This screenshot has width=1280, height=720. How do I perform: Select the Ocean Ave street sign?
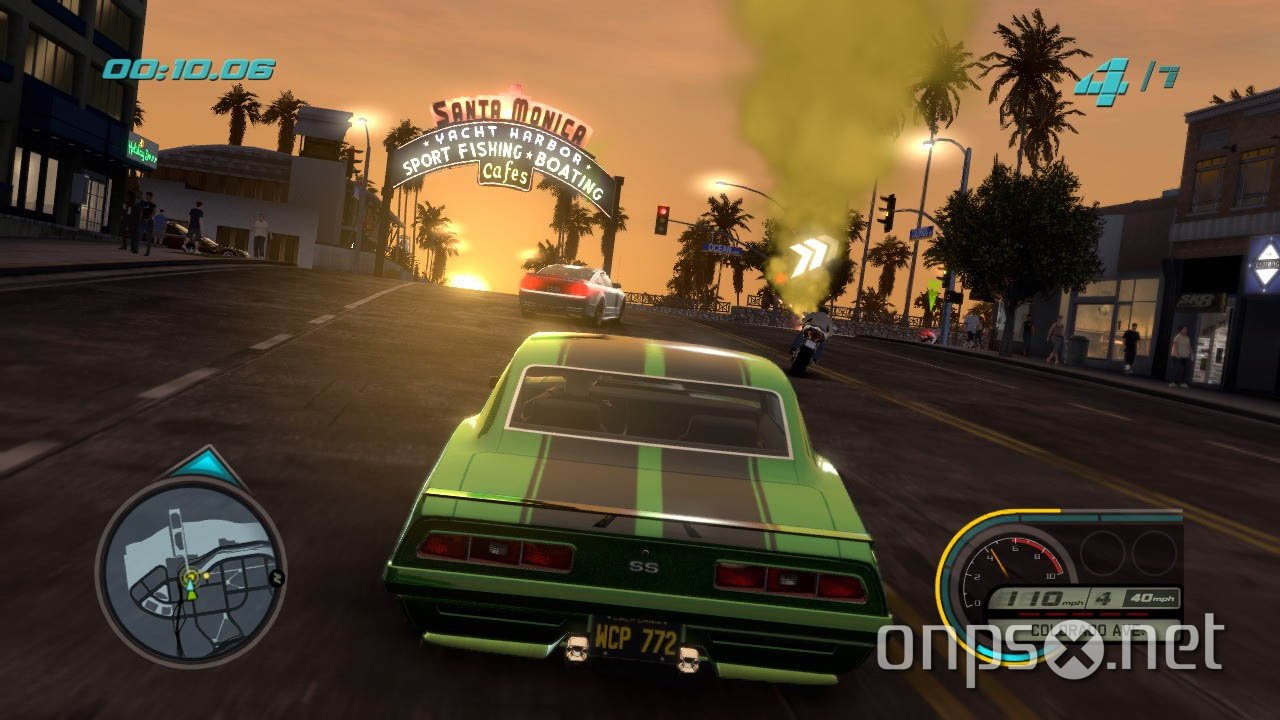pos(720,248)
